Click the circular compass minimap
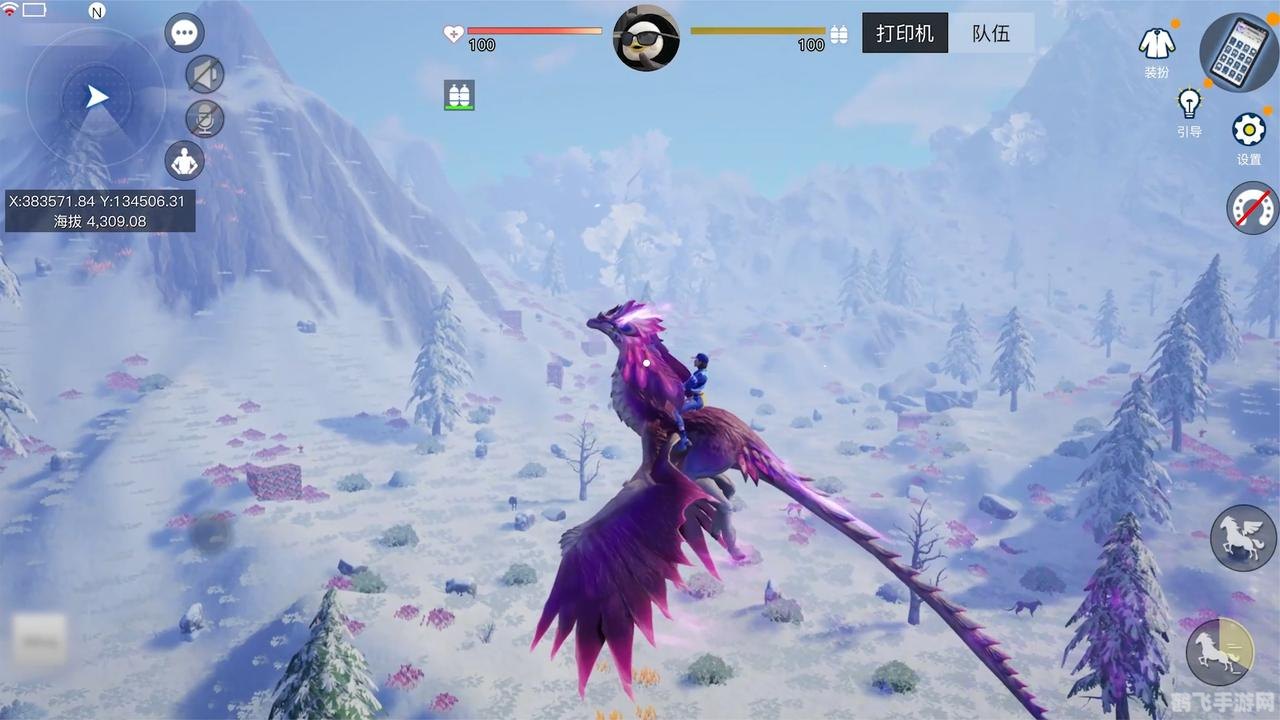This screenshot has width=1280, height=720. coord(96,97)
